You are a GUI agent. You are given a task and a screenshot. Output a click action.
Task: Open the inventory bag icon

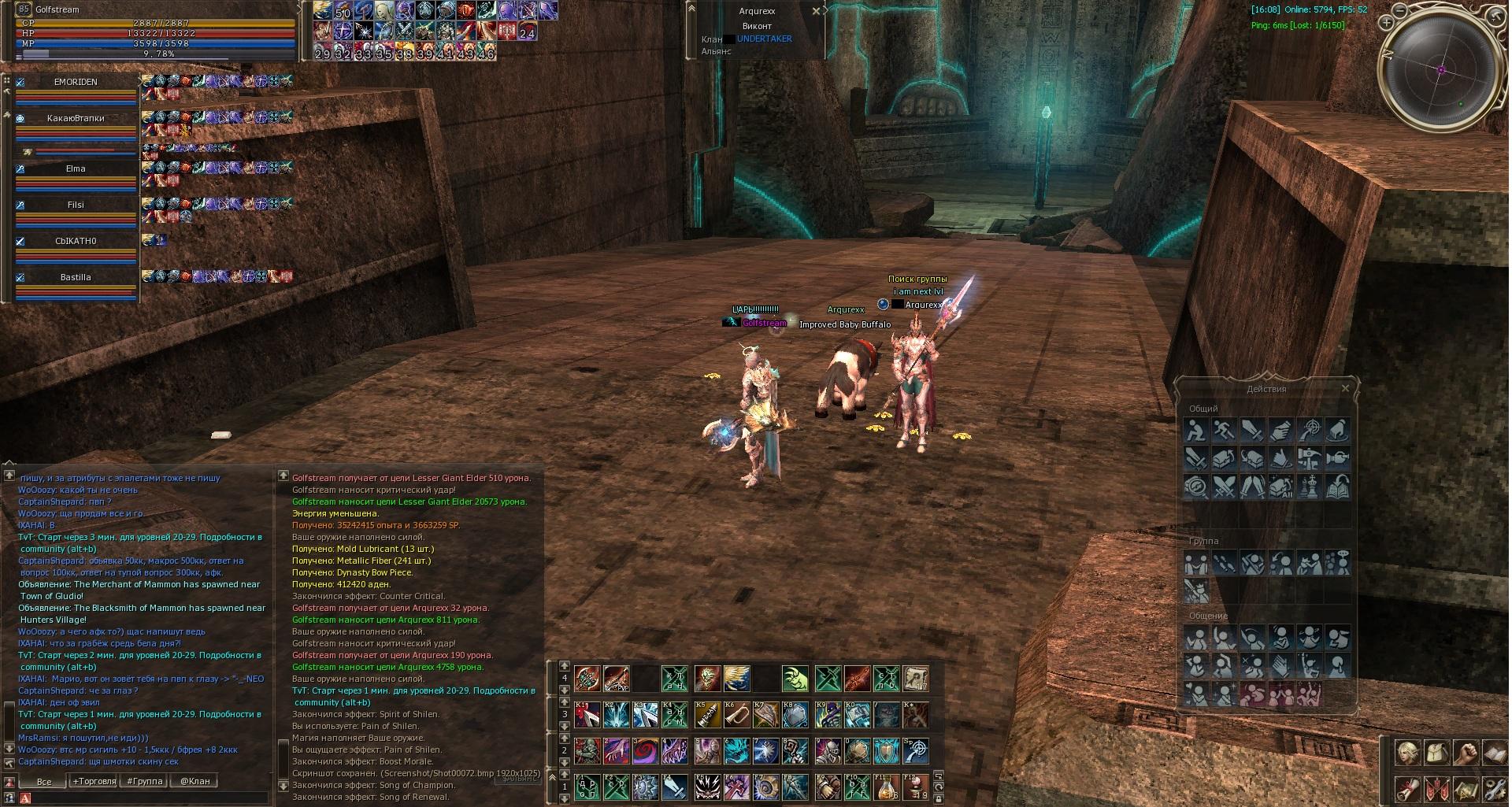click(x=1438, y=753)
